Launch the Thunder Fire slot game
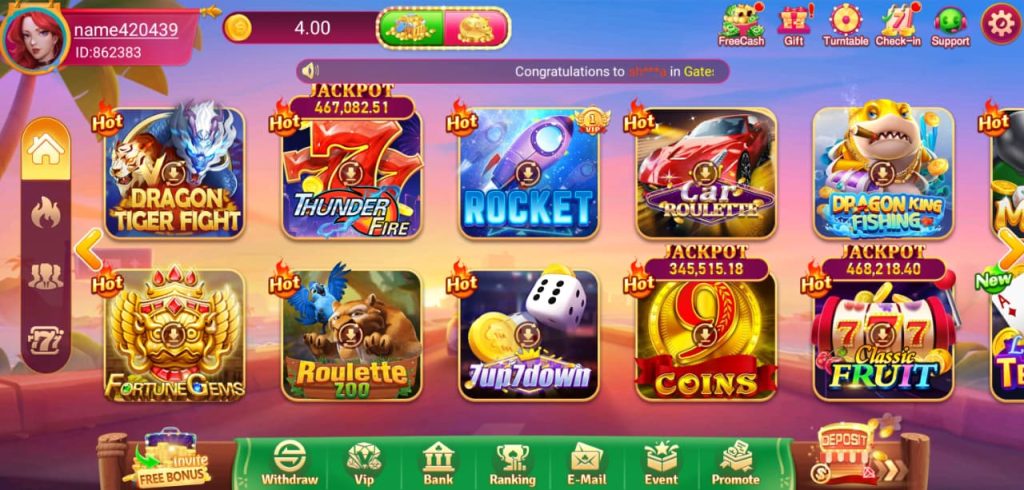Viewport: 1024px width, 490px height. (351, 175)
